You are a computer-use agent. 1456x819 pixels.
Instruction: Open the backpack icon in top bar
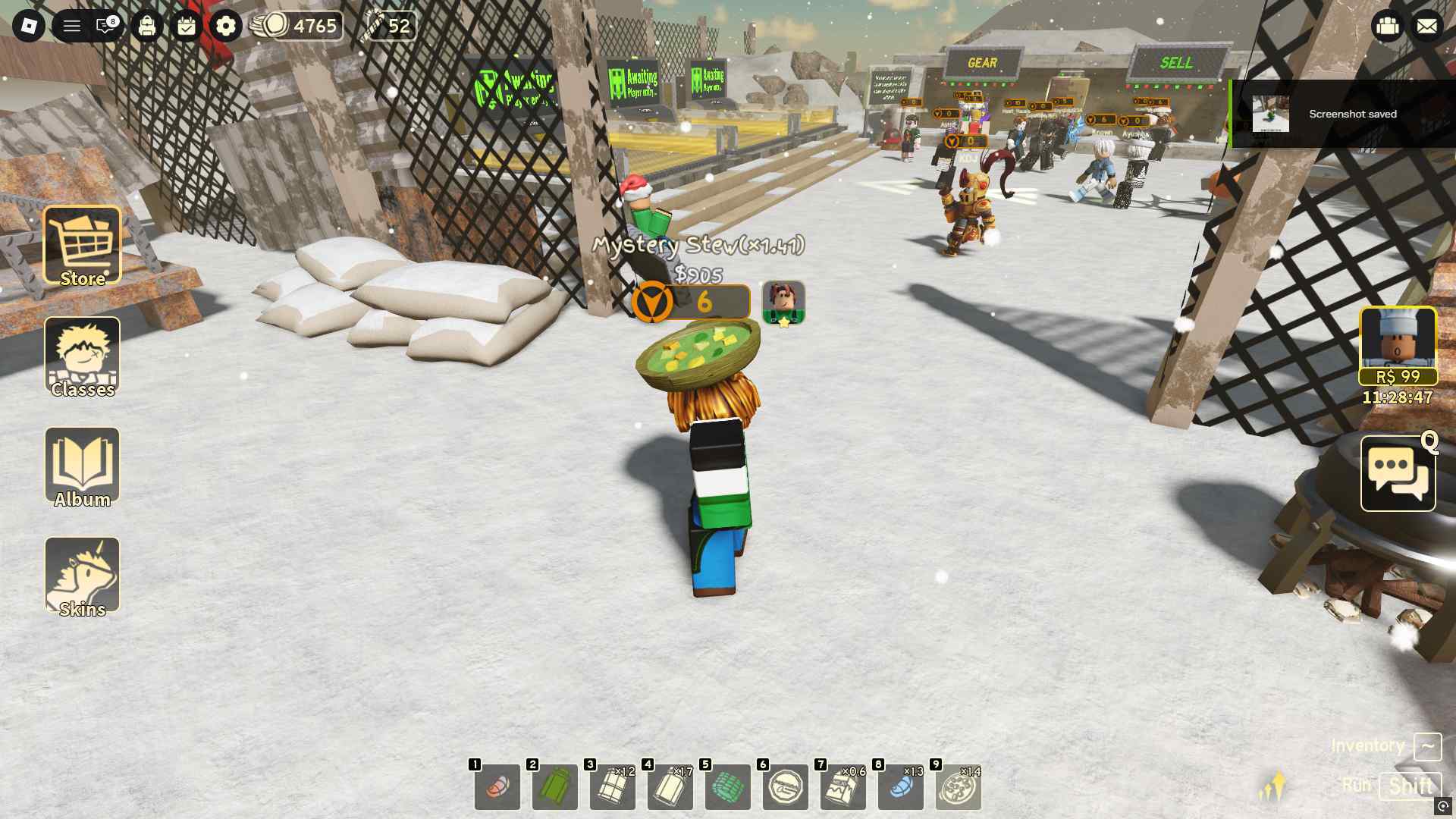(147, 27)
